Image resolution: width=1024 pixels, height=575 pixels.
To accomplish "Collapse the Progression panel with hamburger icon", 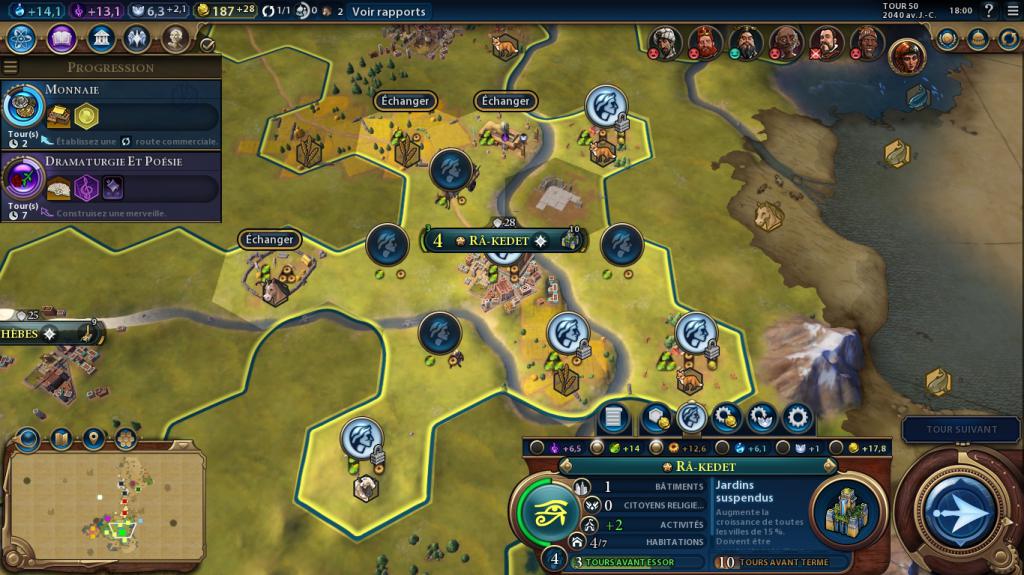I will point(11,67).
